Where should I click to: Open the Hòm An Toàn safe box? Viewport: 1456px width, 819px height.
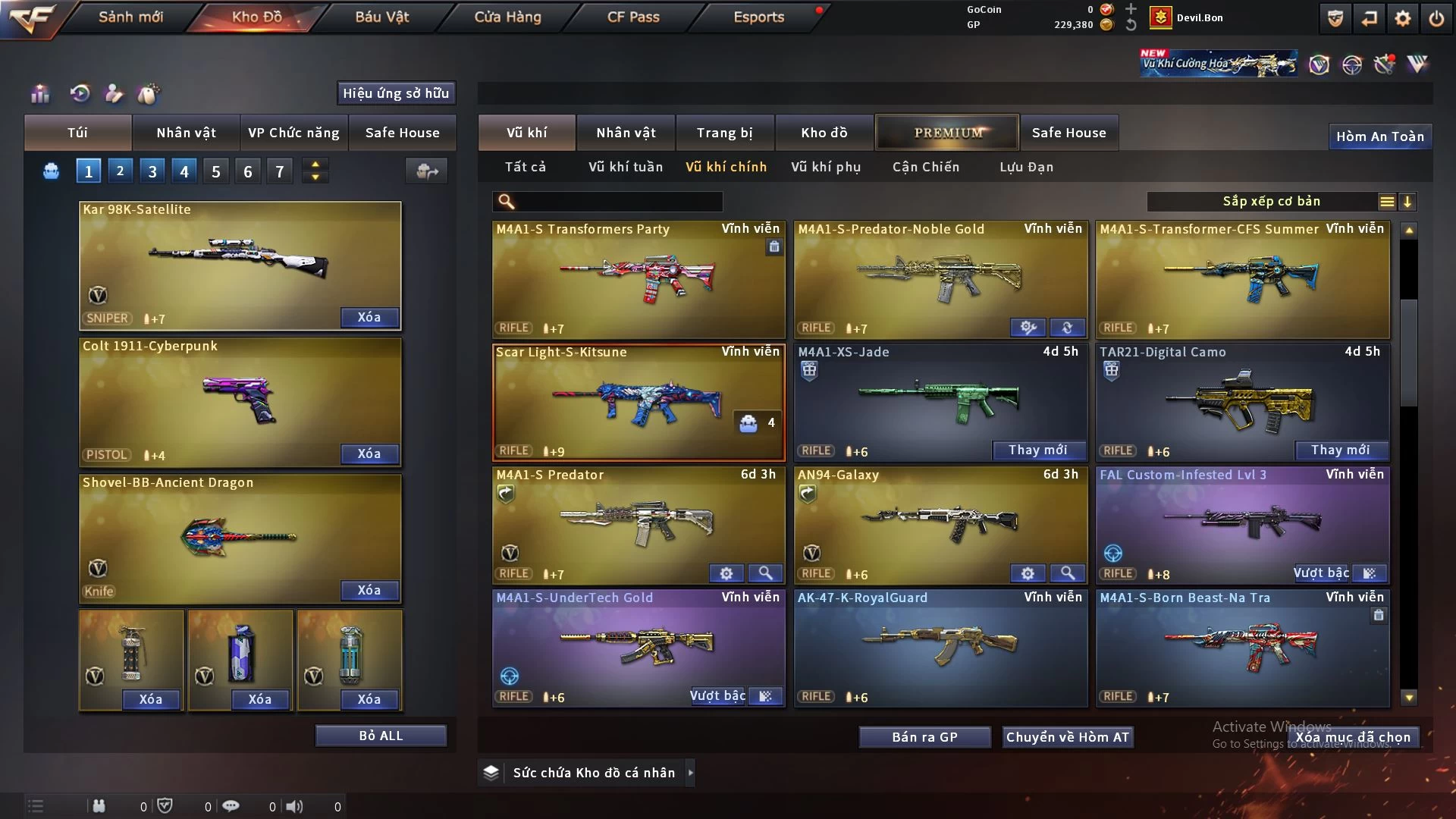[x=1379, y=136]
